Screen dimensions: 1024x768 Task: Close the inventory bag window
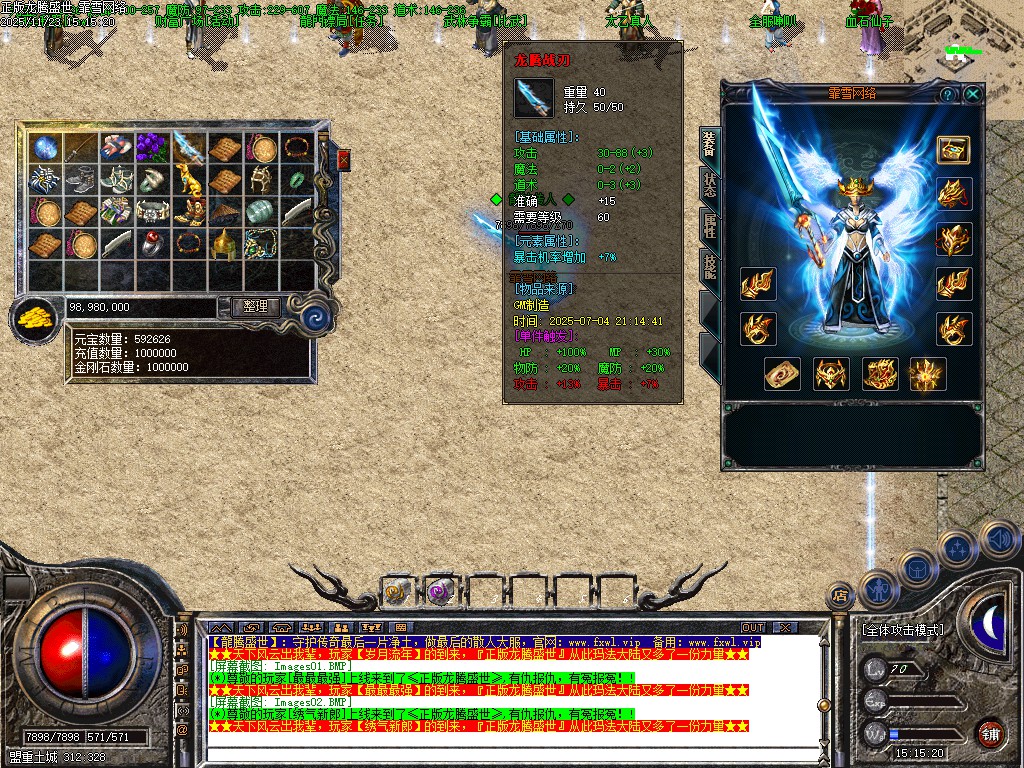(x=344, y=160)
